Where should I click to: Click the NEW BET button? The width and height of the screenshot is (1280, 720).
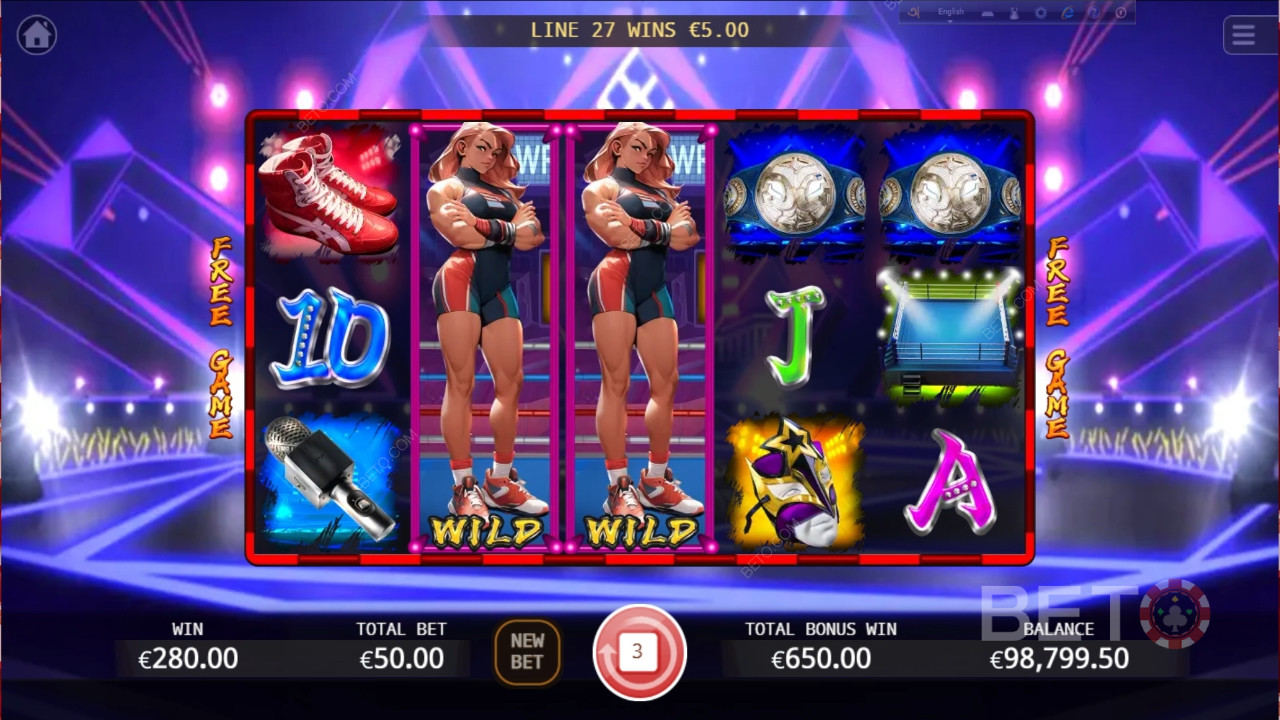[x=527, y=651]
